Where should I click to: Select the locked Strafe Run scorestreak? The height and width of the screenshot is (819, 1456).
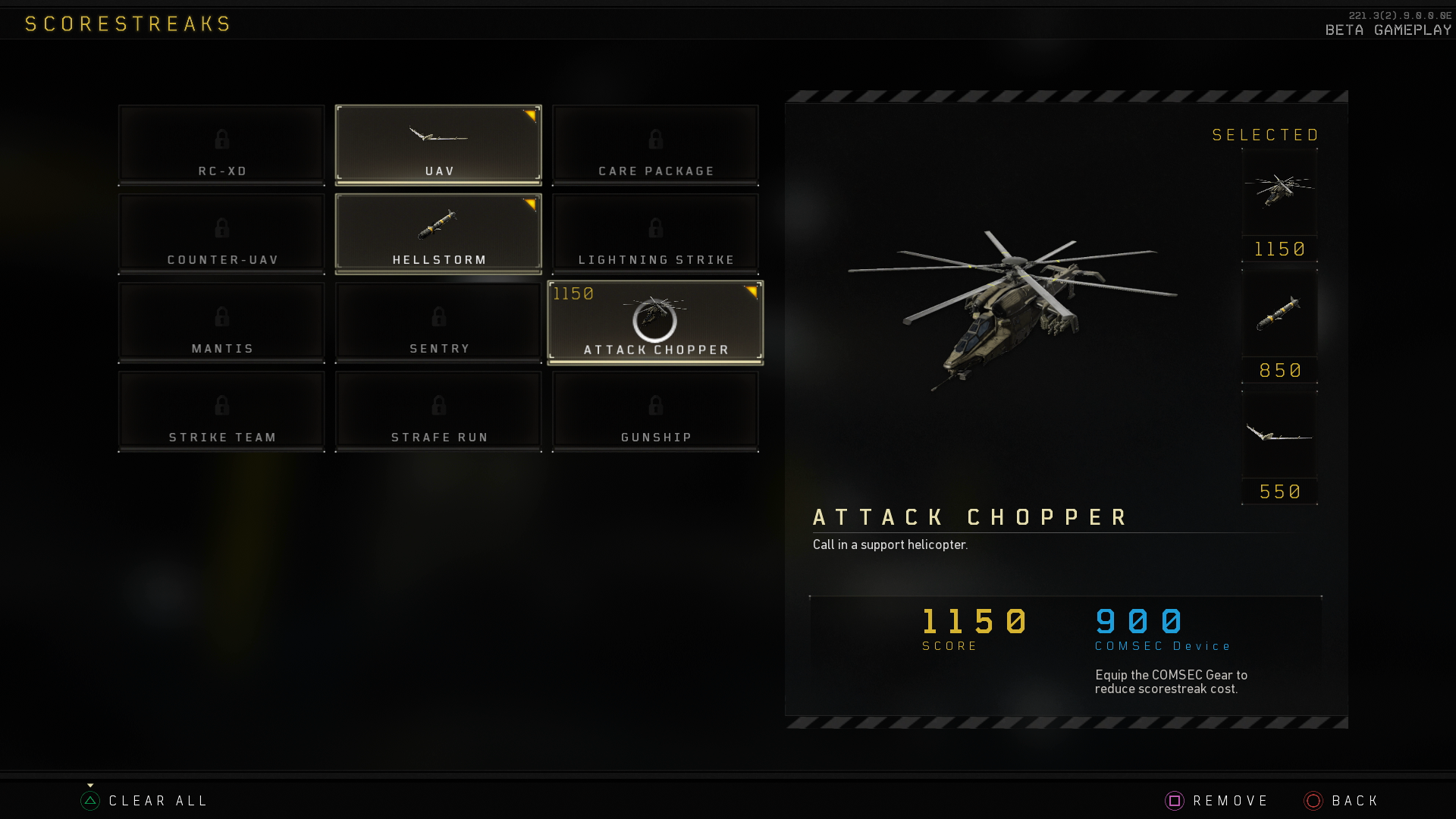[x=438, y=410]
